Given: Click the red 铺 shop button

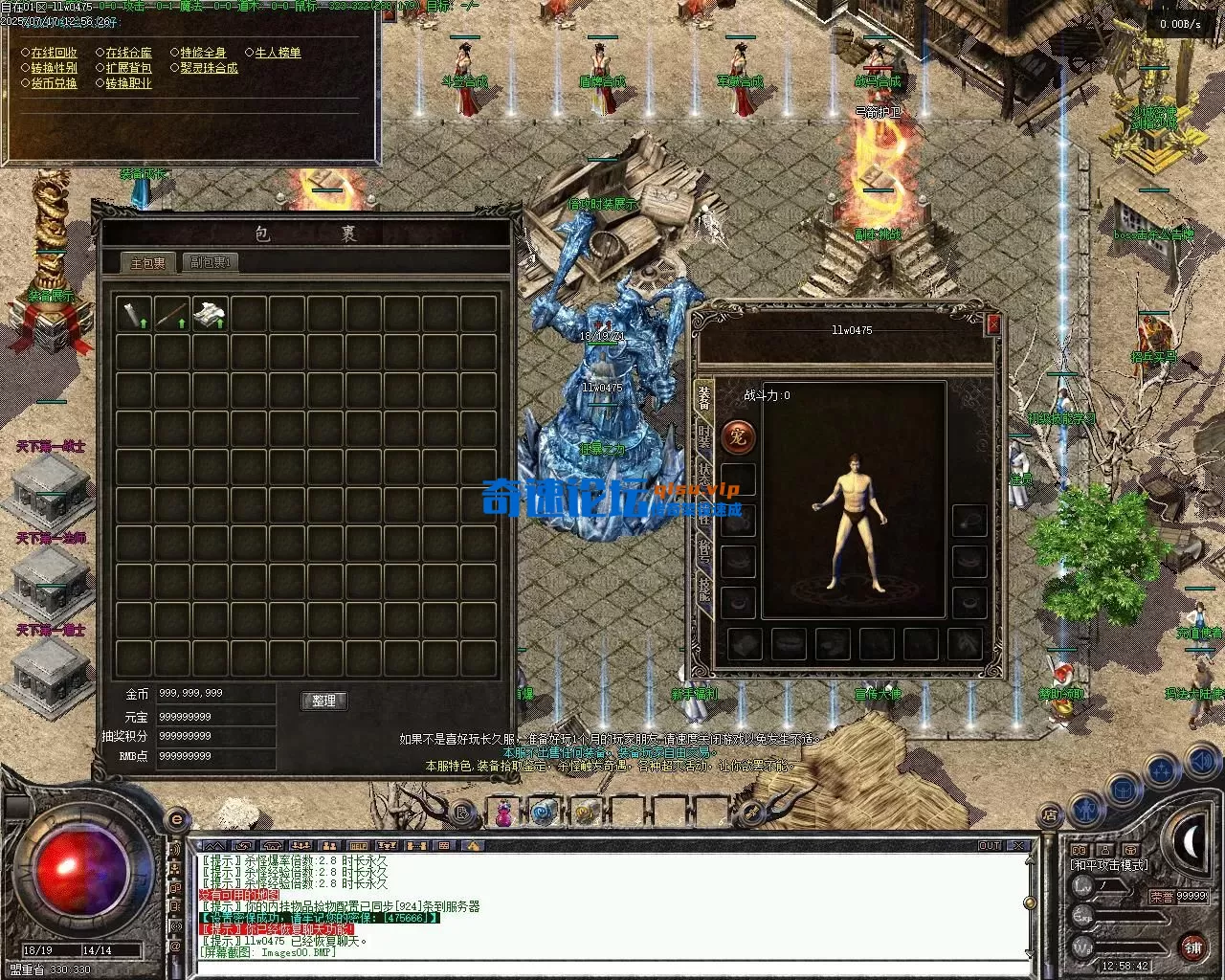Looking at the screenshot, I should 1192,947.
